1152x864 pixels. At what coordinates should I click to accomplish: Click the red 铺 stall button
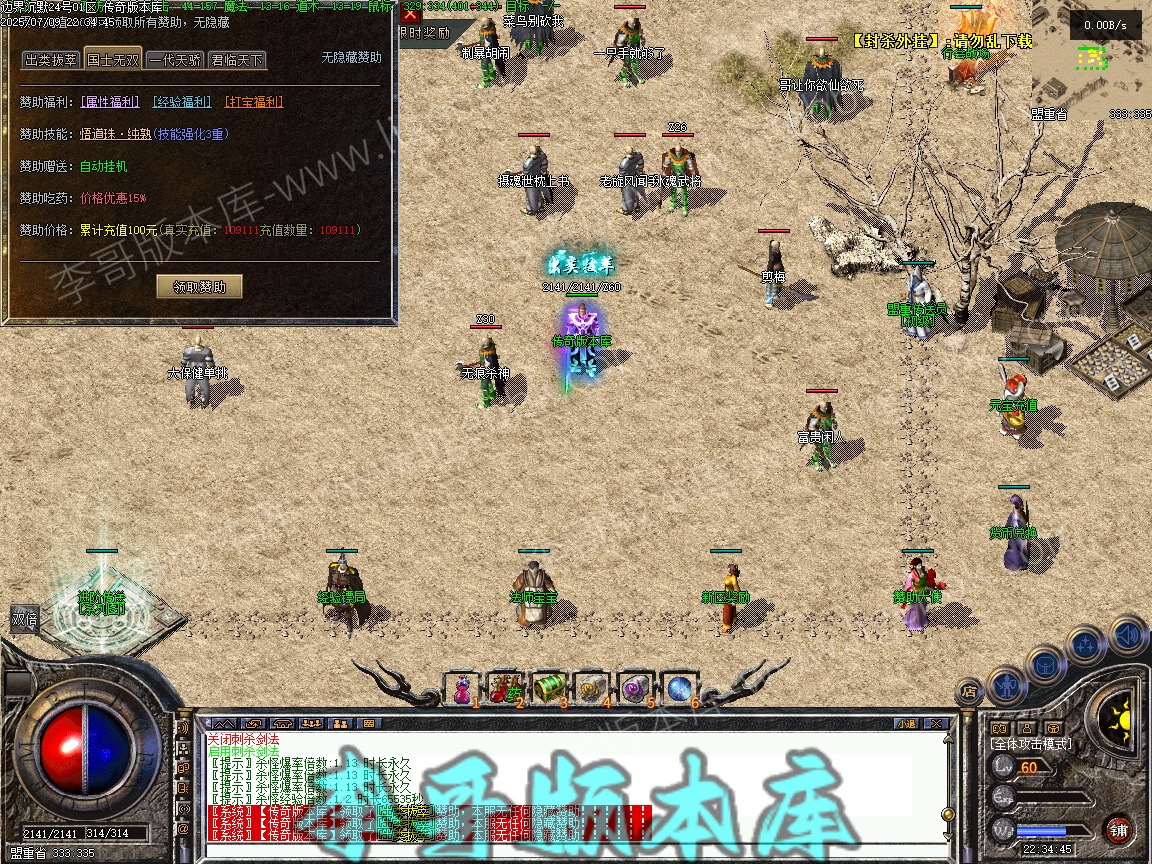coord(1119,829)
